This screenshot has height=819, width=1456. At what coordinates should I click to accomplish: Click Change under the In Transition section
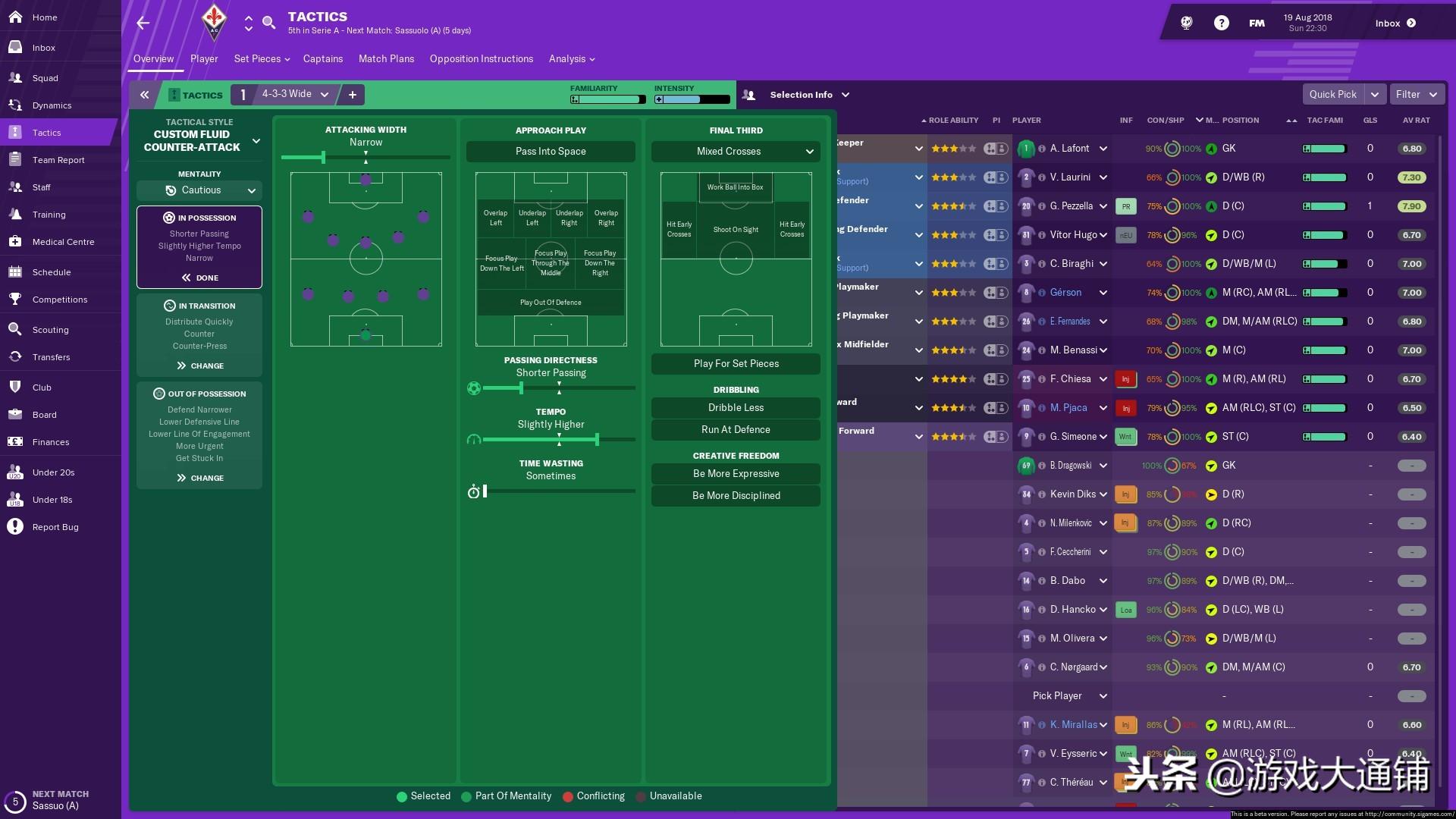tap(199, 366)
